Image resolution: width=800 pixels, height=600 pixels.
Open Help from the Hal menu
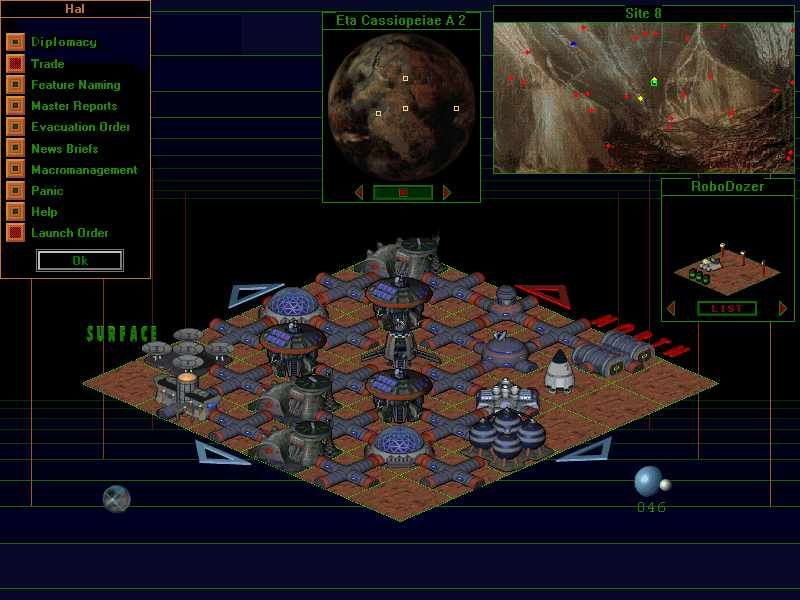click(44, 212)
